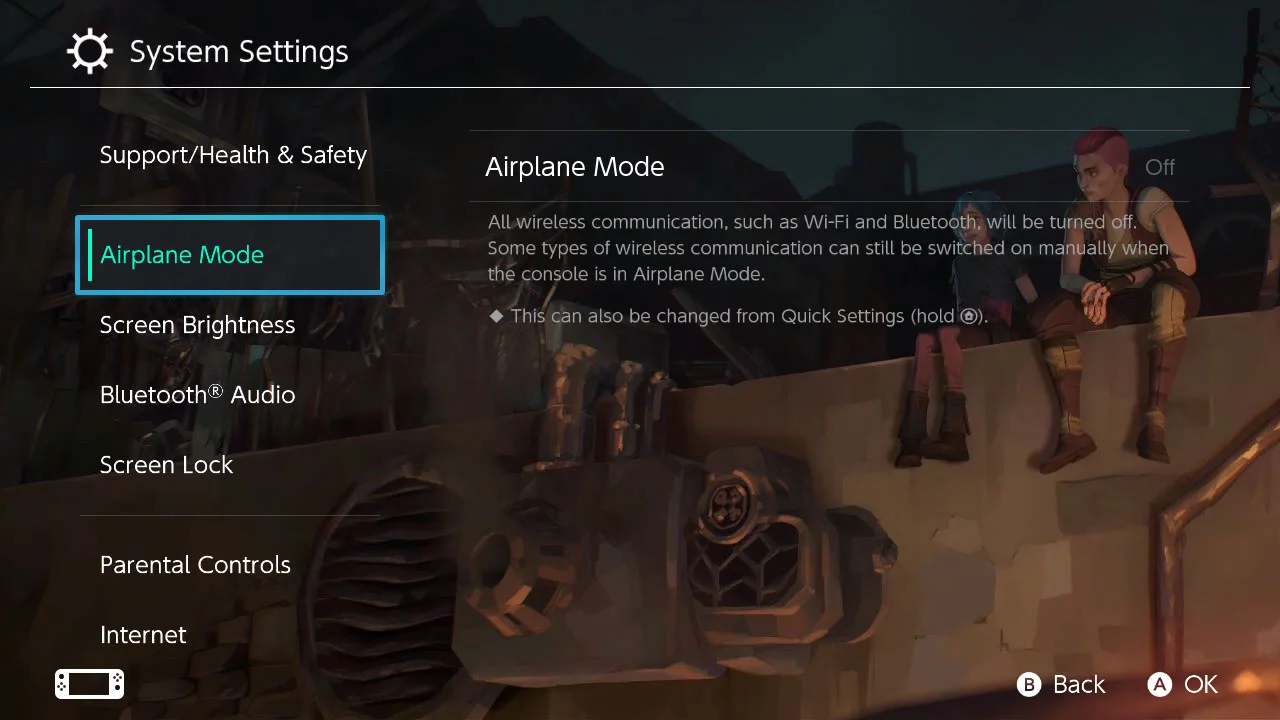This screenshot has height=720, width=1280.
Task: Confirm with the OK button
Action: pyautogui.click(x=1183, y=684)
